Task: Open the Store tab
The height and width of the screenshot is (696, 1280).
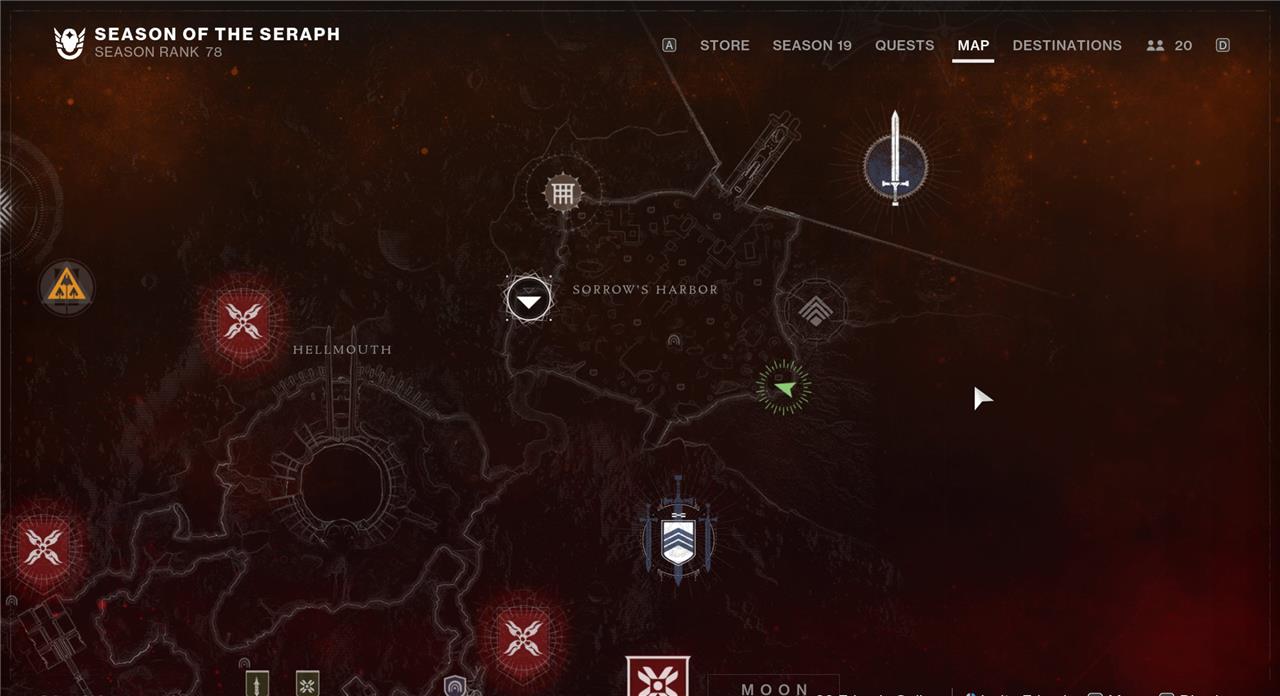Action: [724, 45]
